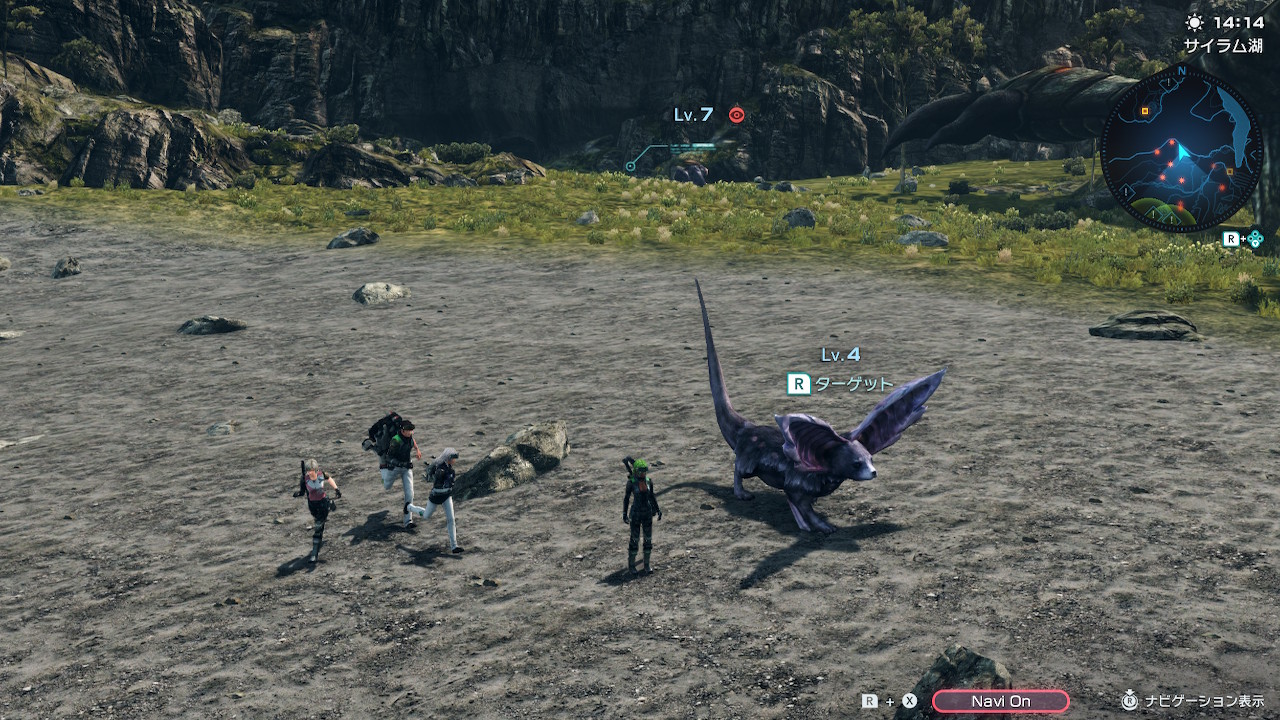Image resolution: width=1280 pixels, height=720 pixels.
Task: Open the circular minimap
Action: click(1181, 149)
